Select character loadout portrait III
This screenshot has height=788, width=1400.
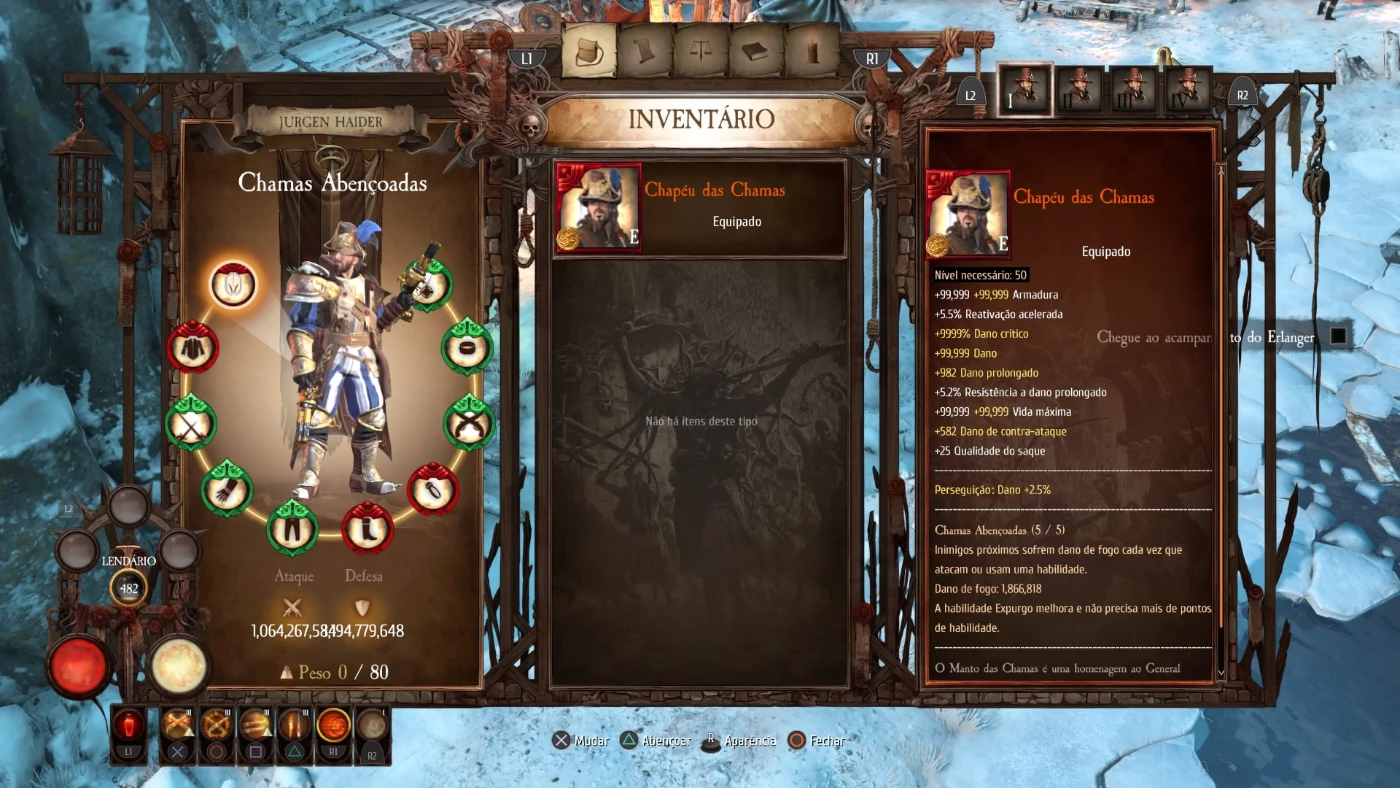pyautogui.click(x=1133, y=90)
